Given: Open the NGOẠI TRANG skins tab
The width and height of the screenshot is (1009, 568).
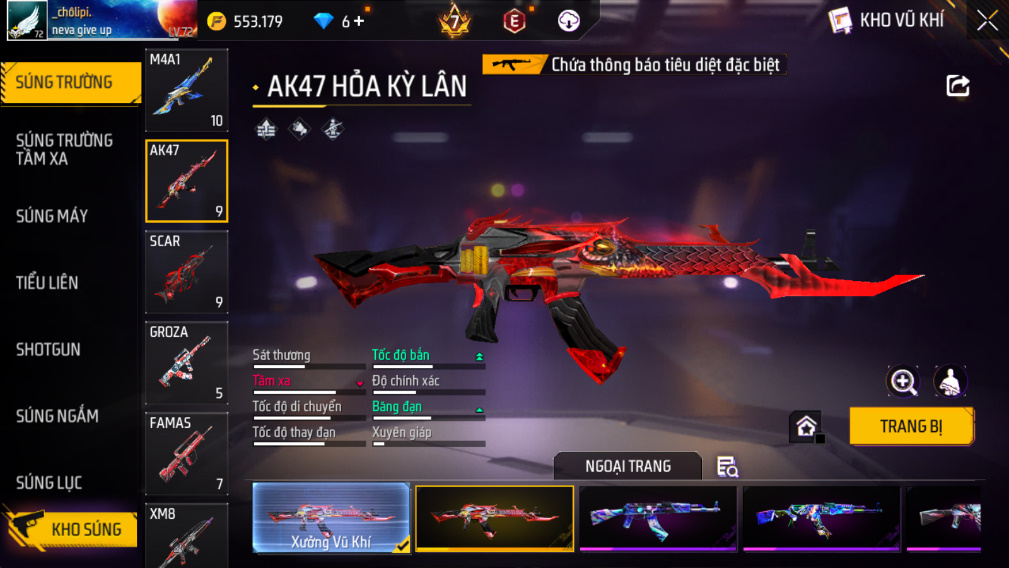Looking at the screenshot, I should pos(628,466).
